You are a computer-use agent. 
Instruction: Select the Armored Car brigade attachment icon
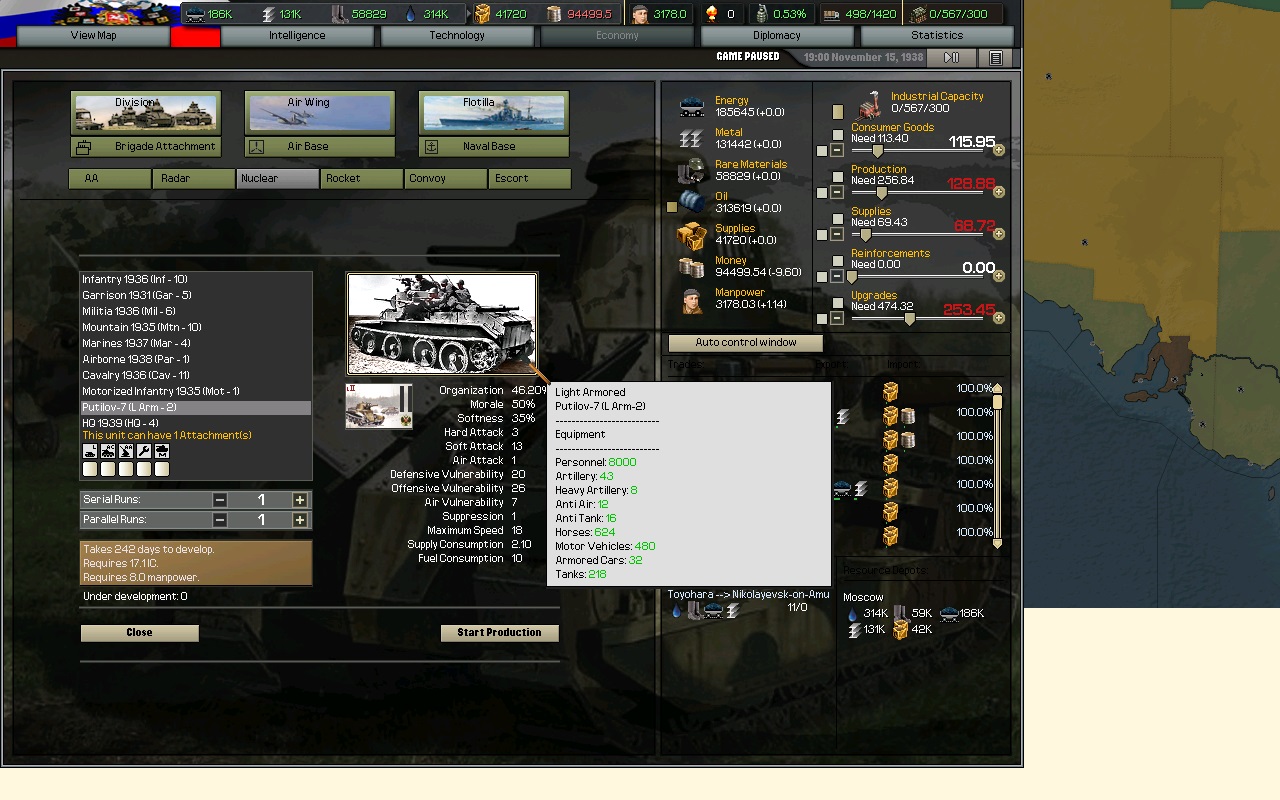pyautogui.click(x=108, y=451)
